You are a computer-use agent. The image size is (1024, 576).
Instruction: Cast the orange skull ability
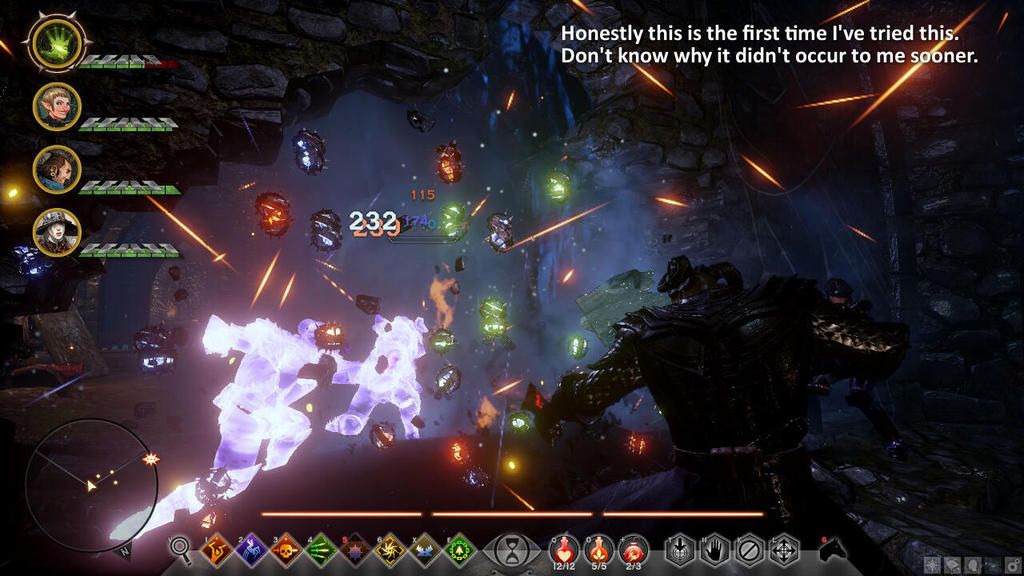[284, 549]
